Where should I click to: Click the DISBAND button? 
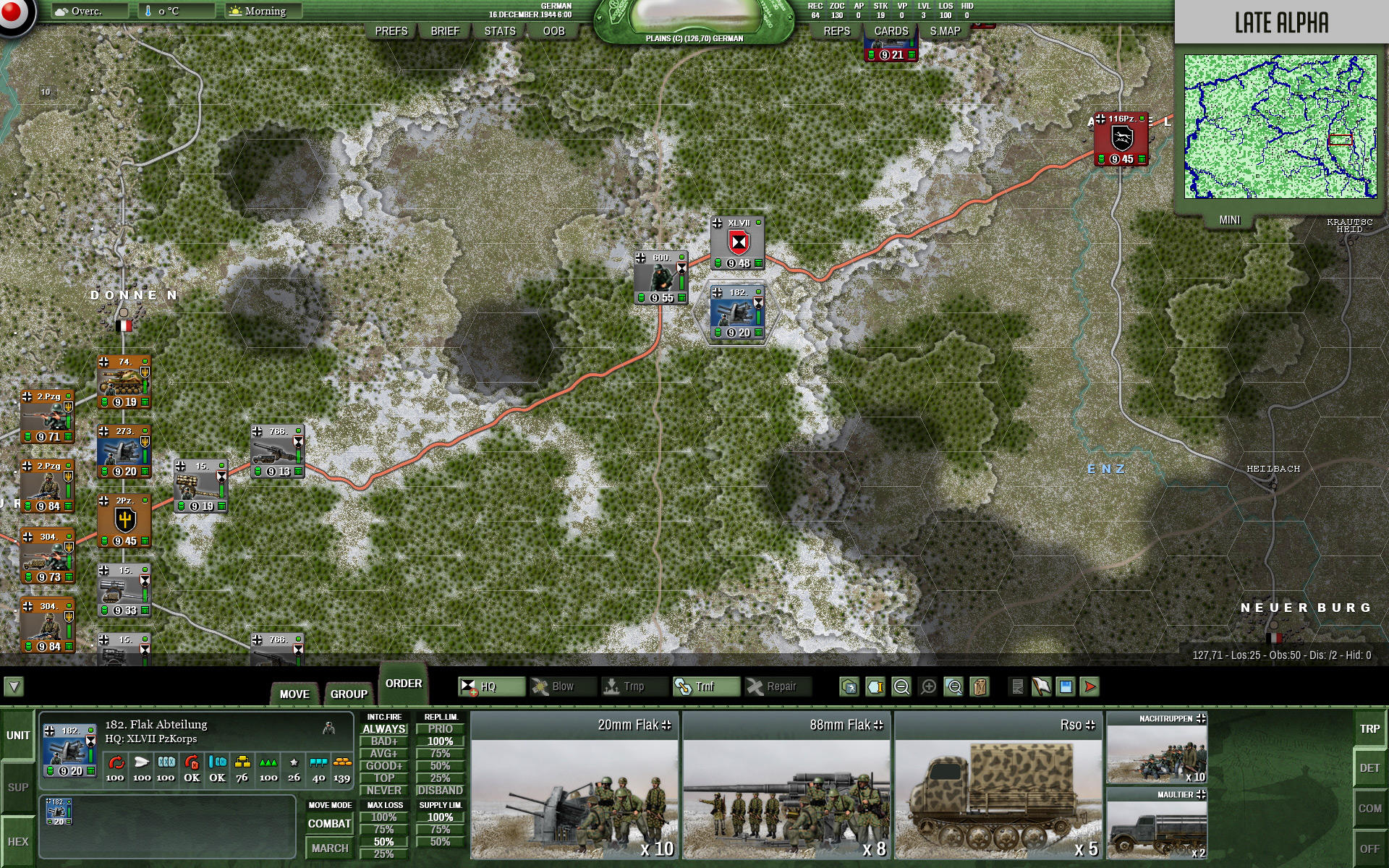coord(442,789)
